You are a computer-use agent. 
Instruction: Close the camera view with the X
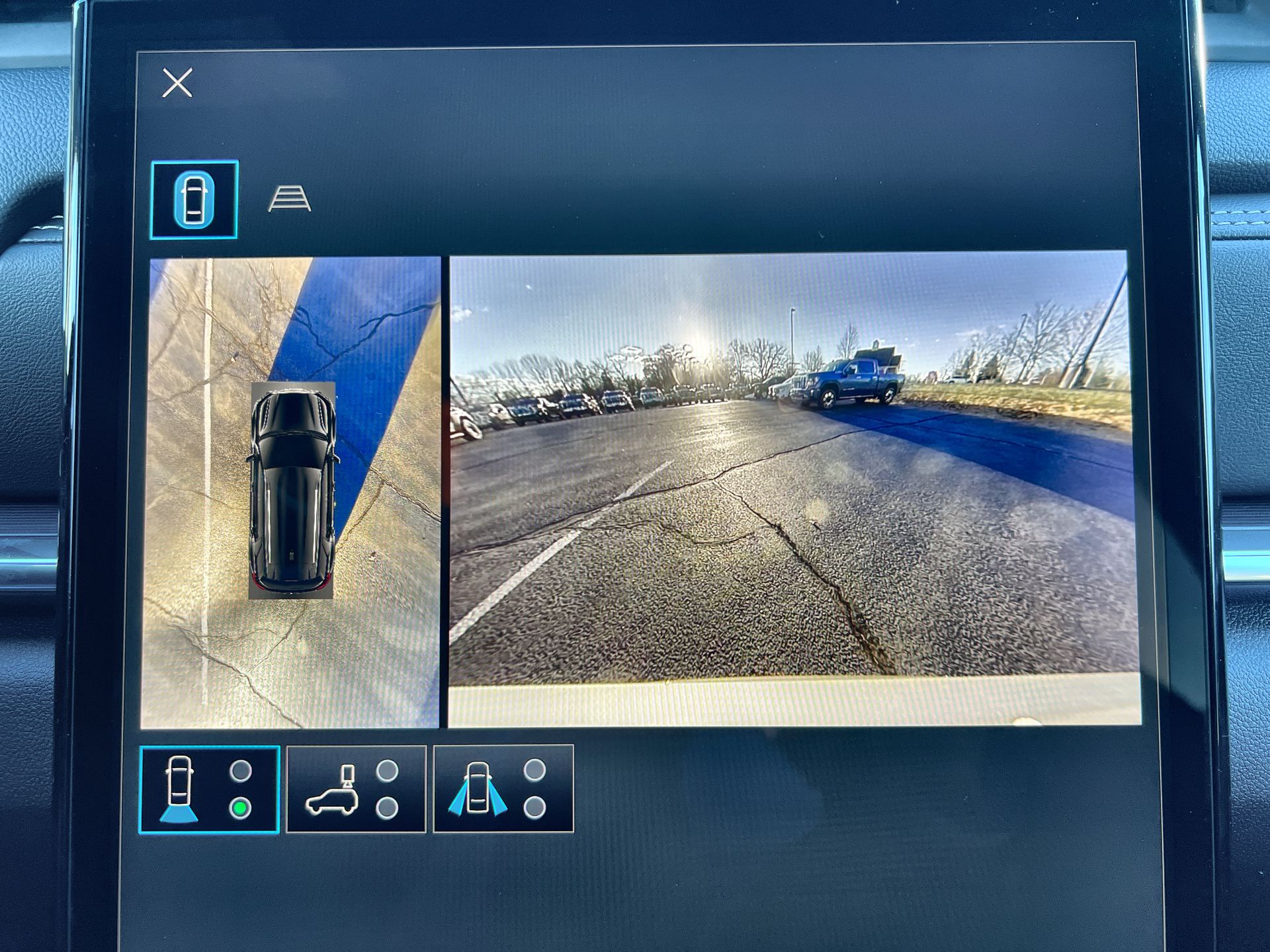177,83
